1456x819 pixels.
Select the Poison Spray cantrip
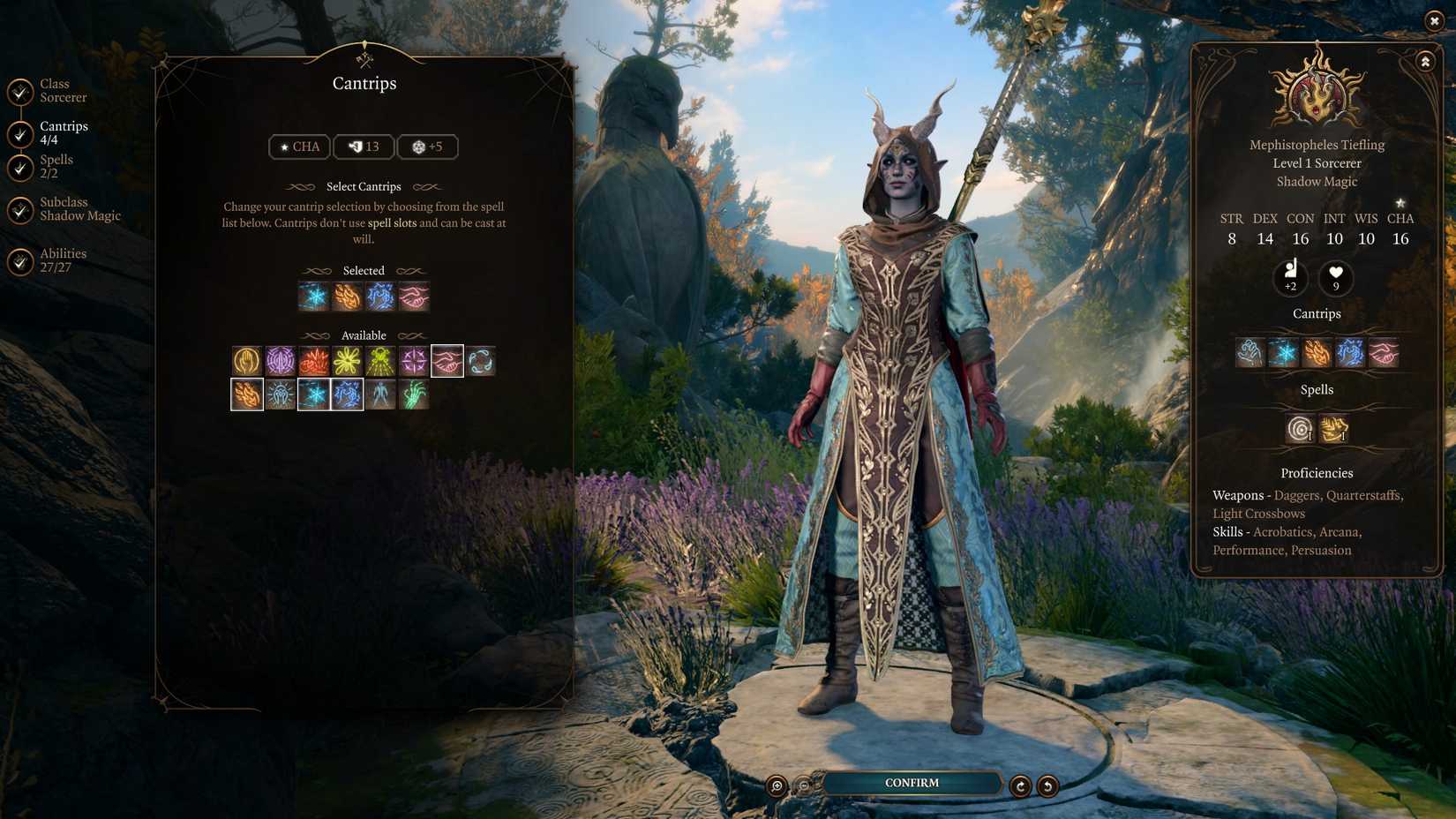414,394
